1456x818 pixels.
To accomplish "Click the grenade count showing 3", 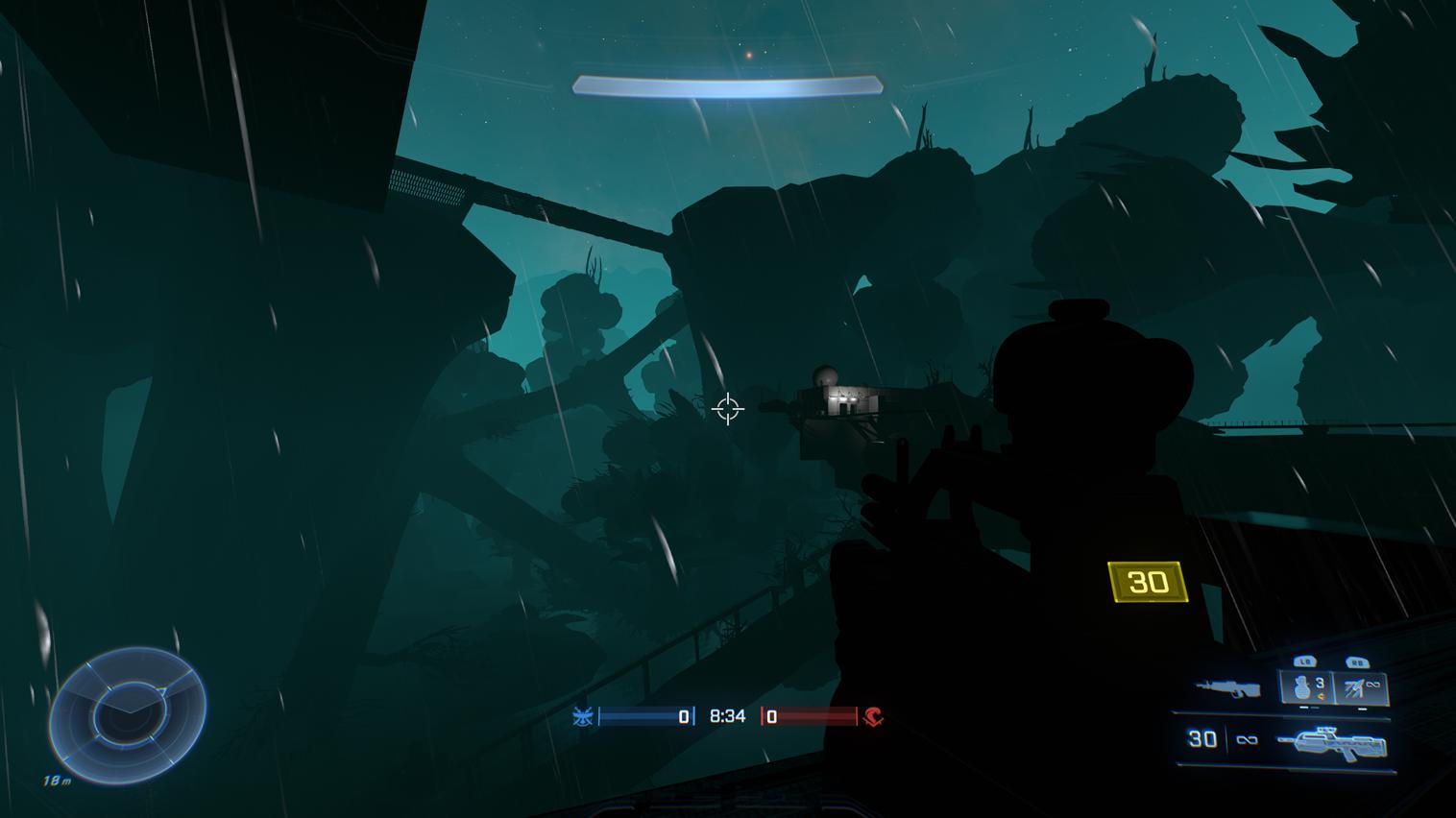I will pos(1319,684).
